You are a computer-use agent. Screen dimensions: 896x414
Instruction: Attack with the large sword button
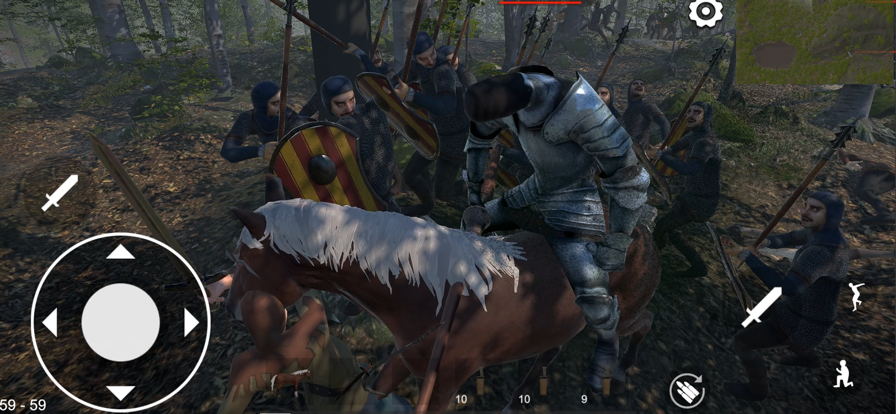pos(762,307)
